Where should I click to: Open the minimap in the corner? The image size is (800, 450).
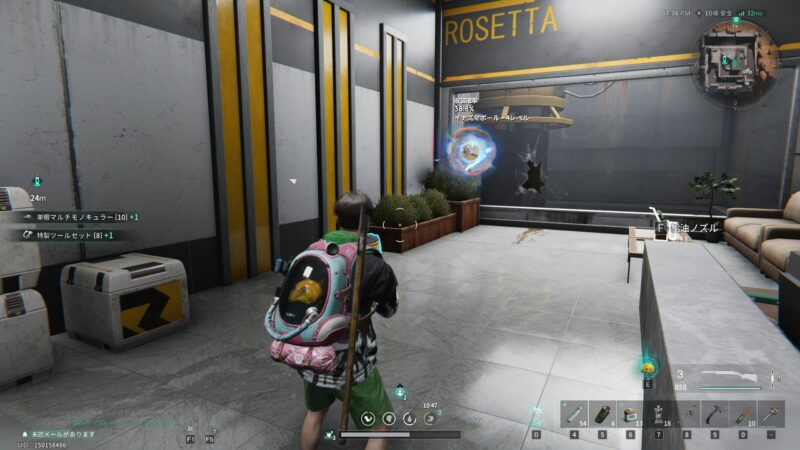738,59
